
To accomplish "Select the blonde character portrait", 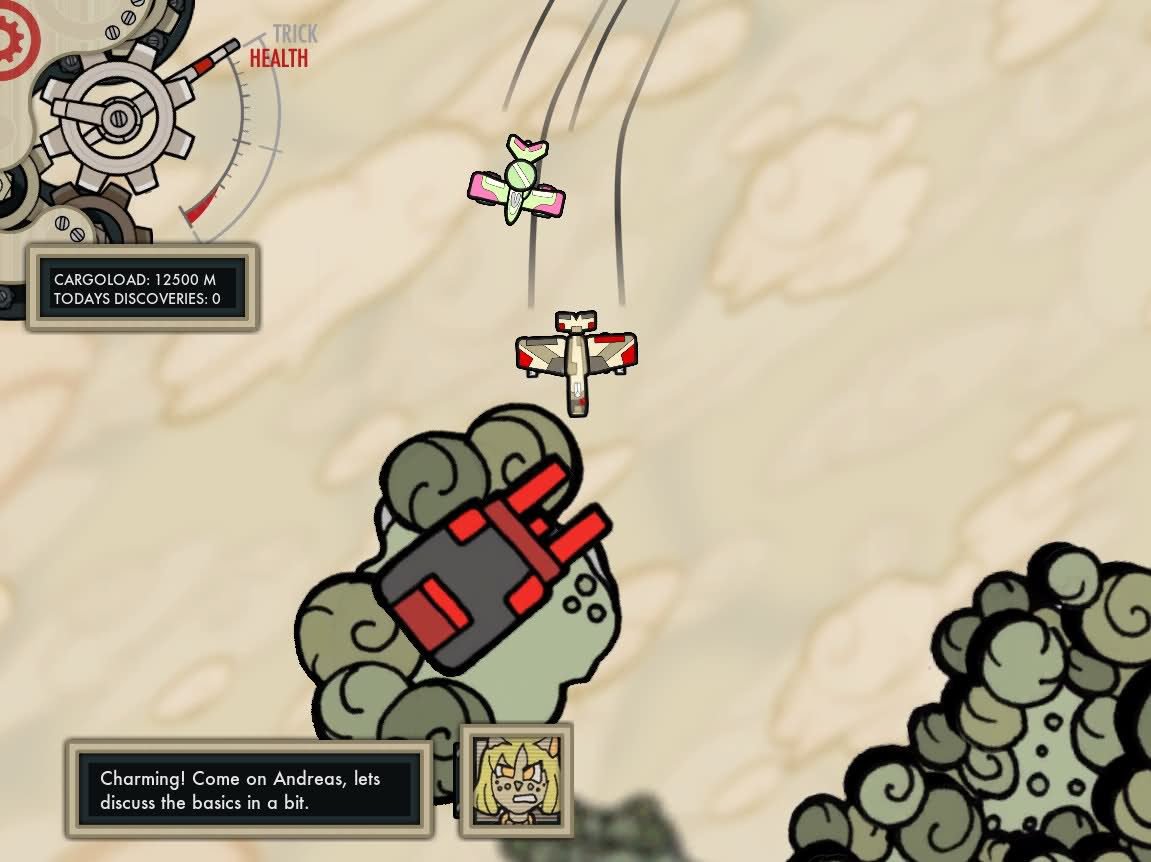I will pyautogui.click(x=516, y=781).
